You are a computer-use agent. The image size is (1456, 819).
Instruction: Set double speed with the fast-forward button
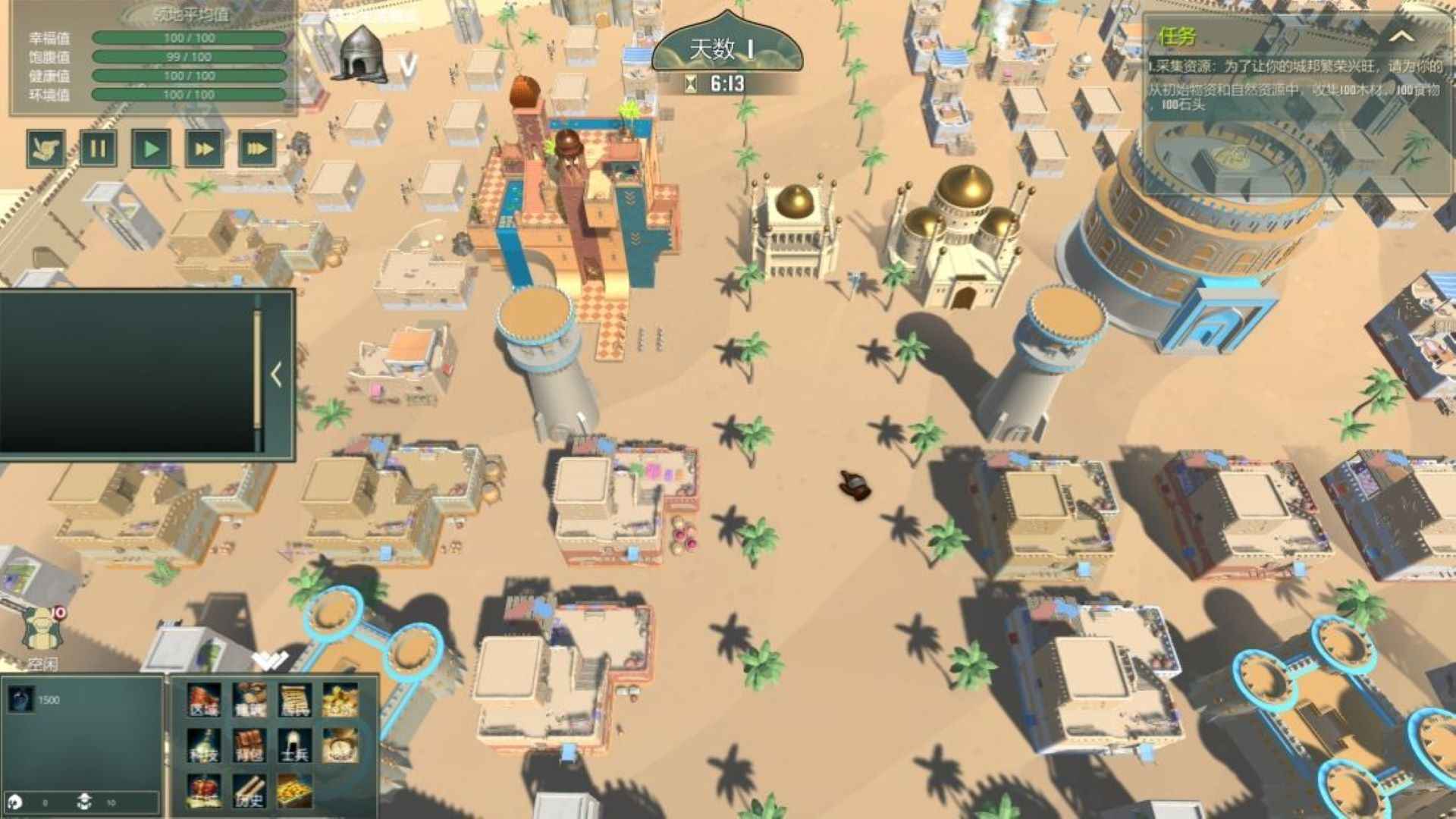pyautogui.click(x=204, y=149)
